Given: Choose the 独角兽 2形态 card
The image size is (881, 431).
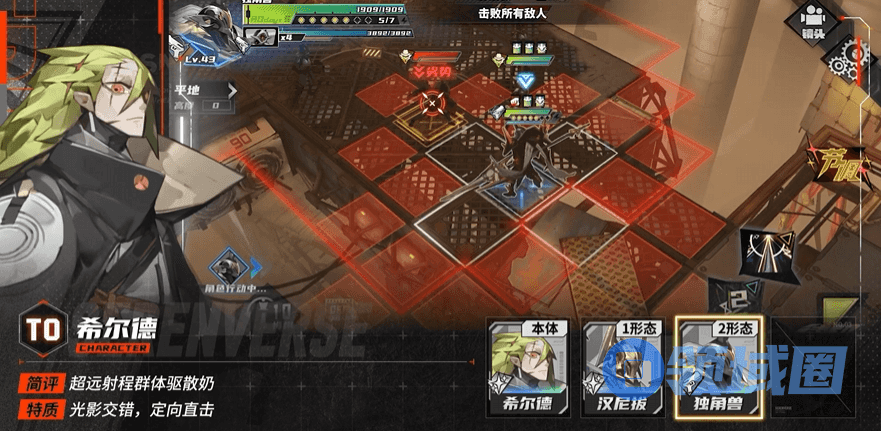Looking at the screenshot, I should pyautogui.click(x=714, y=368).
